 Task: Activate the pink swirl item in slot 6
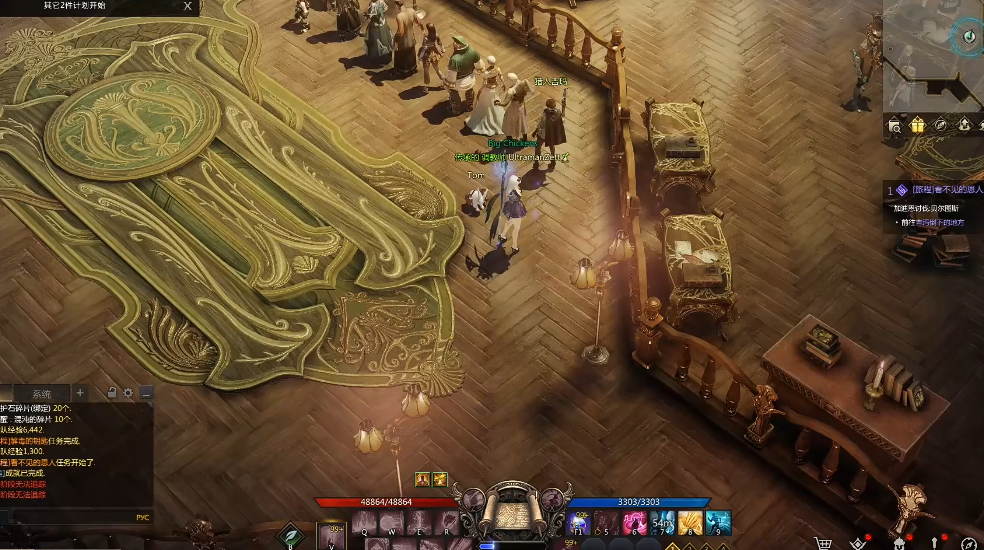coord(636,523)
